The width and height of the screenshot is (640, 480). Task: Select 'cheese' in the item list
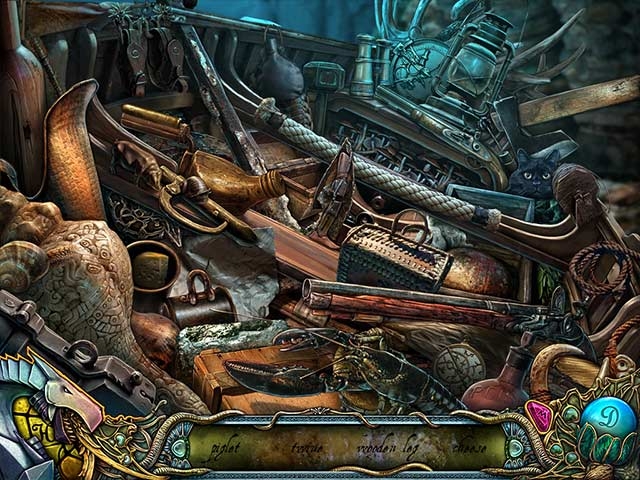point(468,447)
